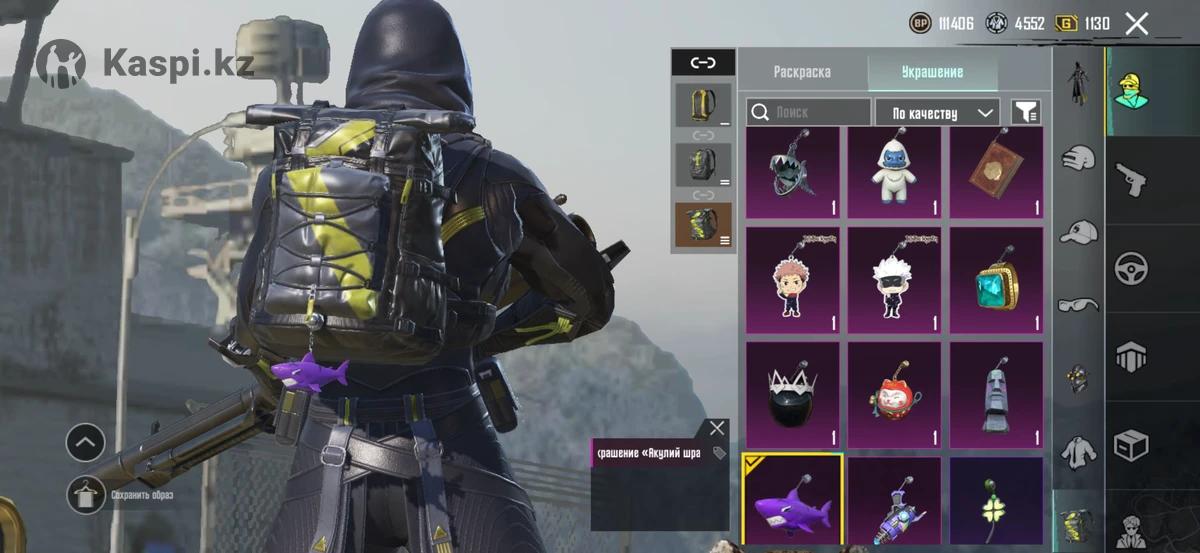This screenshot has width=1200, height=553.
Task: Open the funnel filter options
Action: tap(1025, 112)
